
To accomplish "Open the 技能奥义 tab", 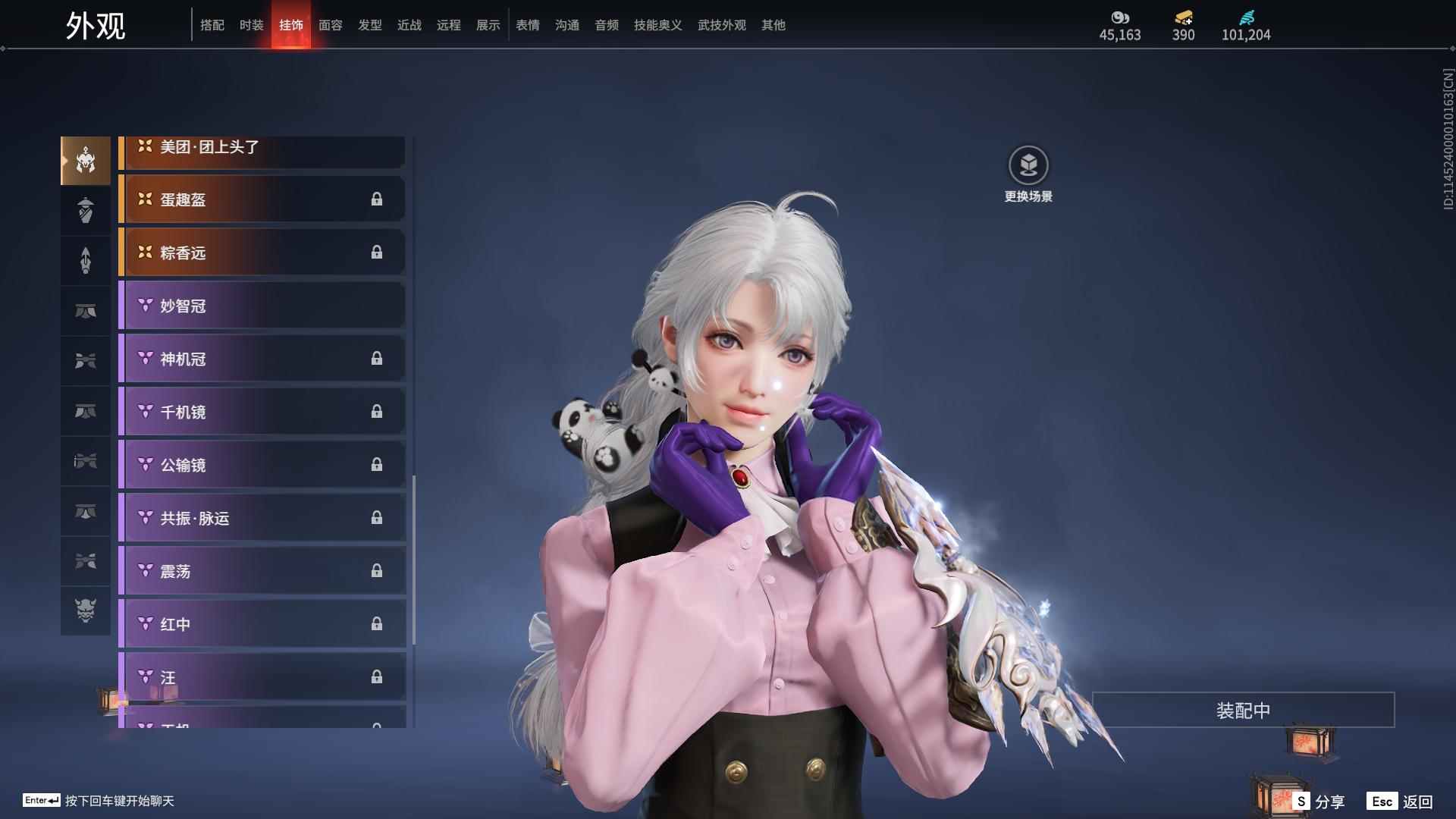I will pos(657,25).
